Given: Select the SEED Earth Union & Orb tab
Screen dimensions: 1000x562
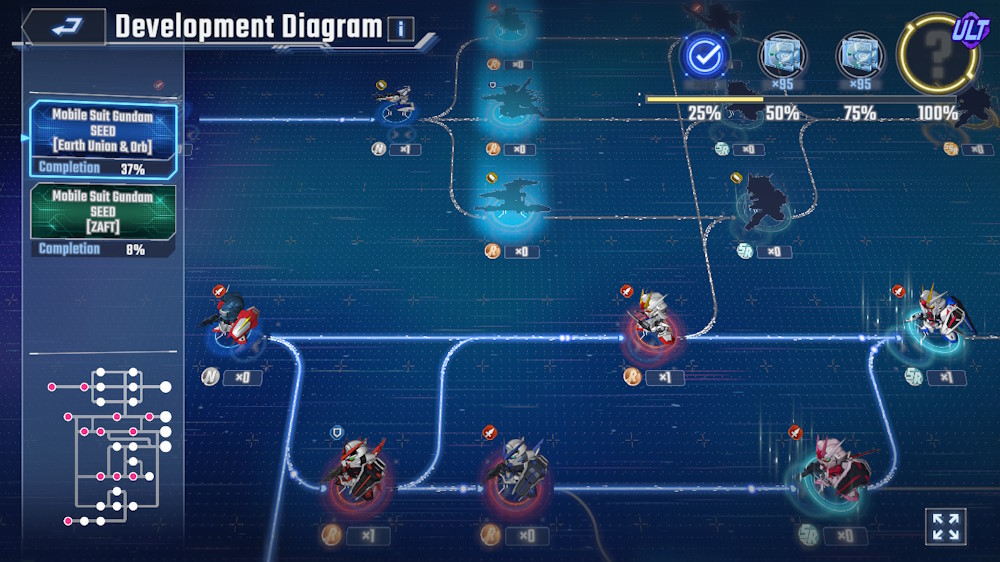Looking at the screenshot, I should tap(103, 132).
